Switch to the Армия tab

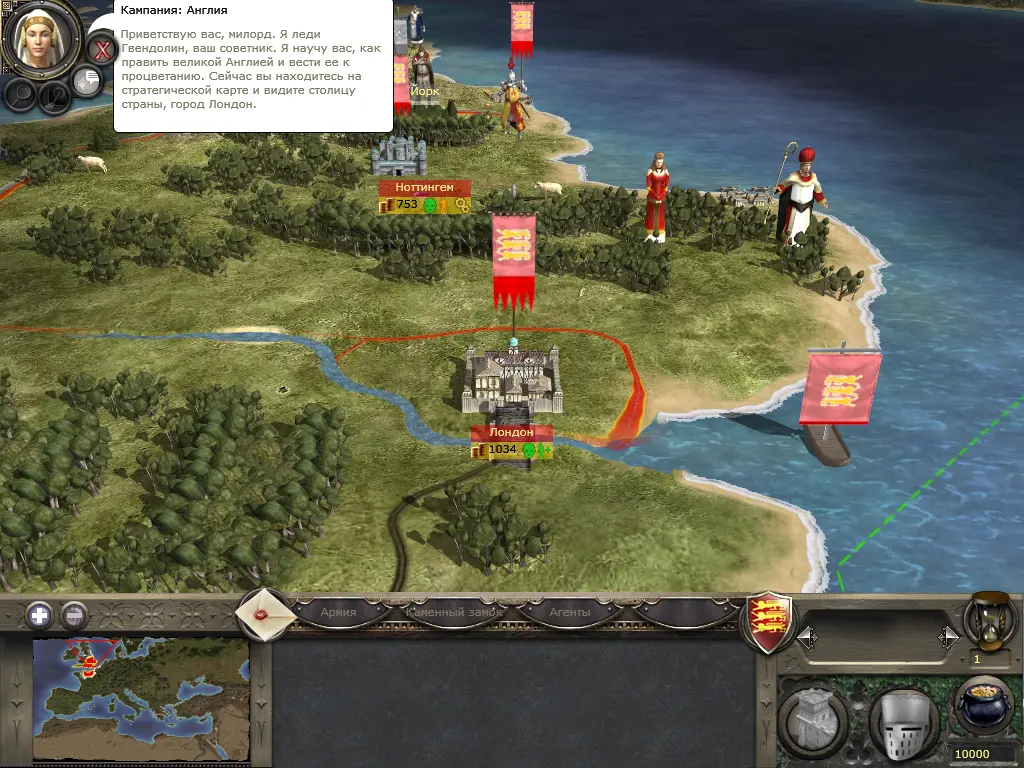tap(338, 612)
